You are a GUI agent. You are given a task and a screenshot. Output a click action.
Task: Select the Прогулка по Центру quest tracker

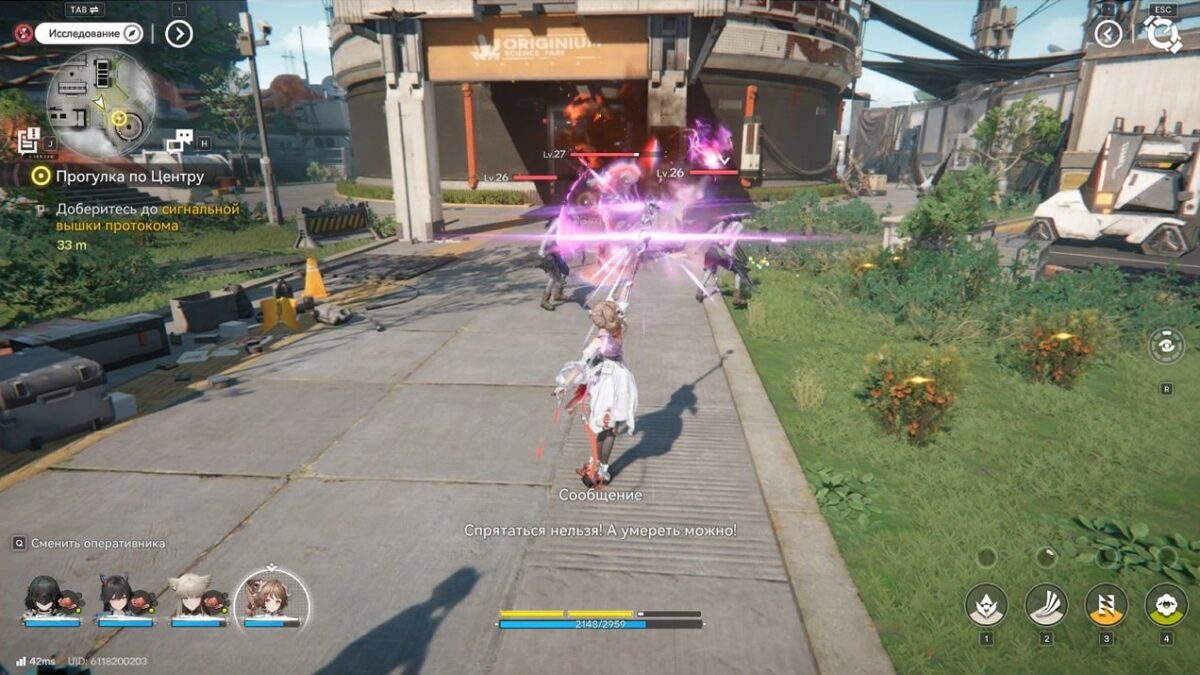(x=117, y=177)
